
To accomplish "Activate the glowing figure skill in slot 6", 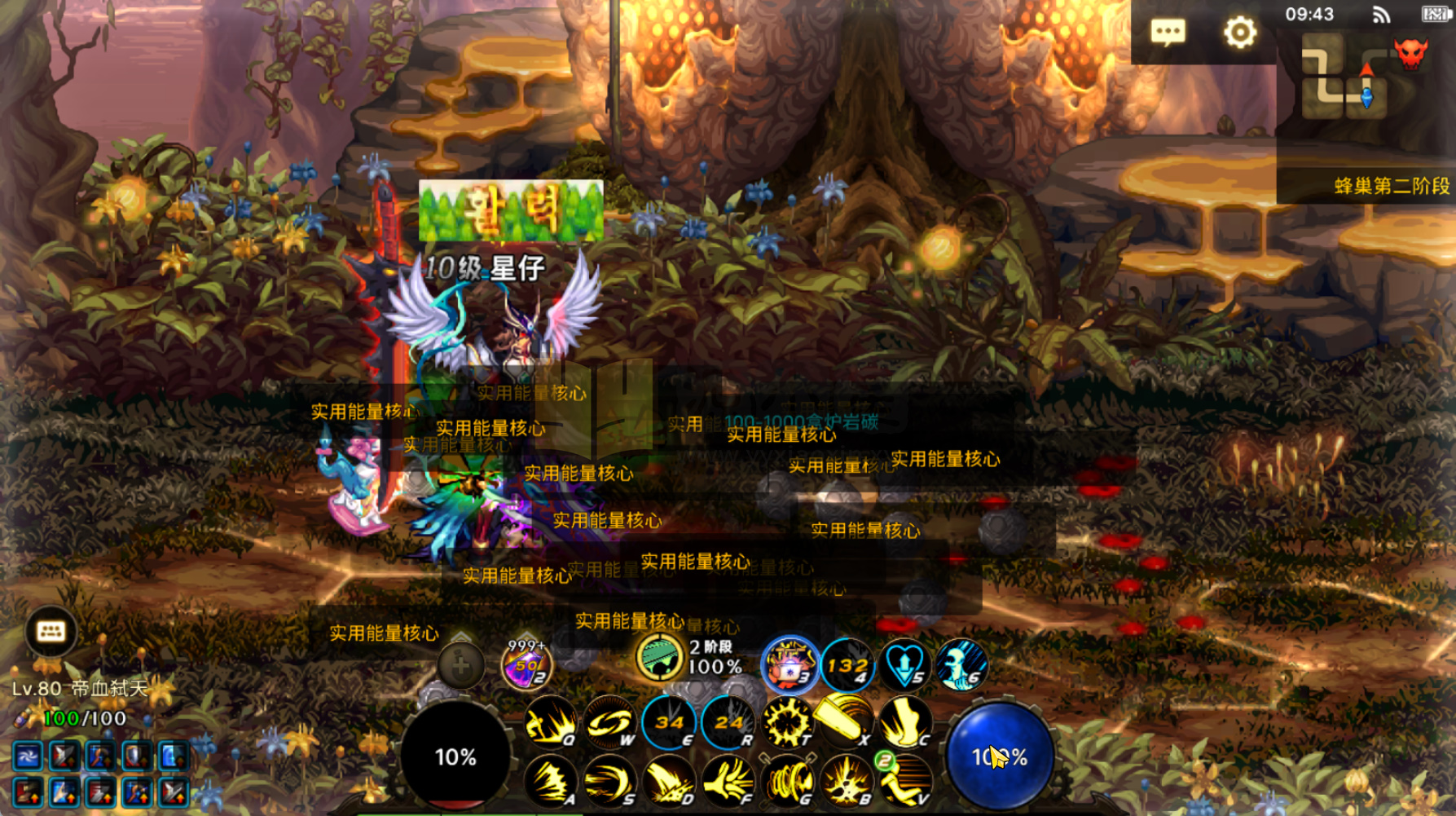I will 961,664.
